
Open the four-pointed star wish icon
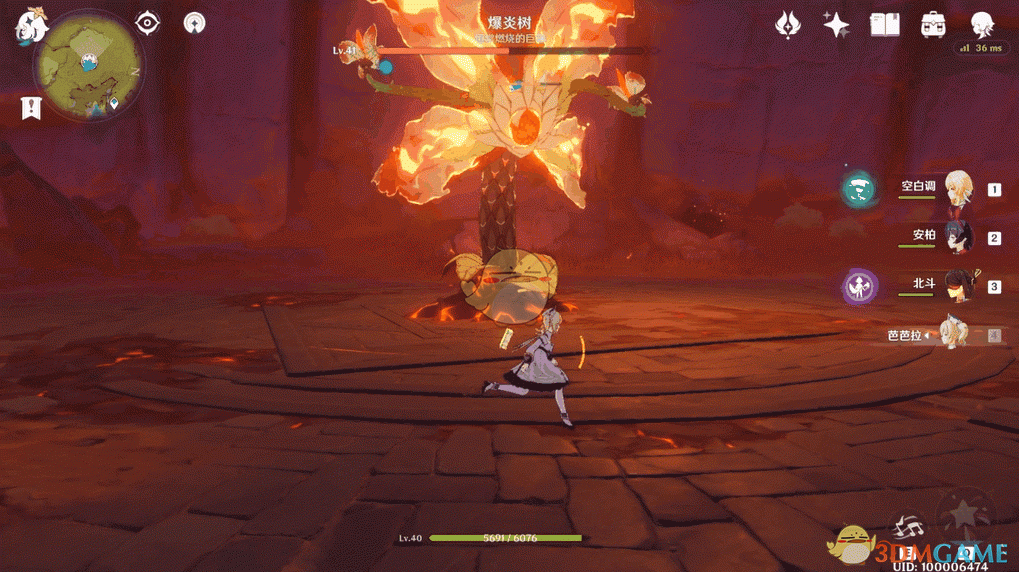(x=836, y=24)
